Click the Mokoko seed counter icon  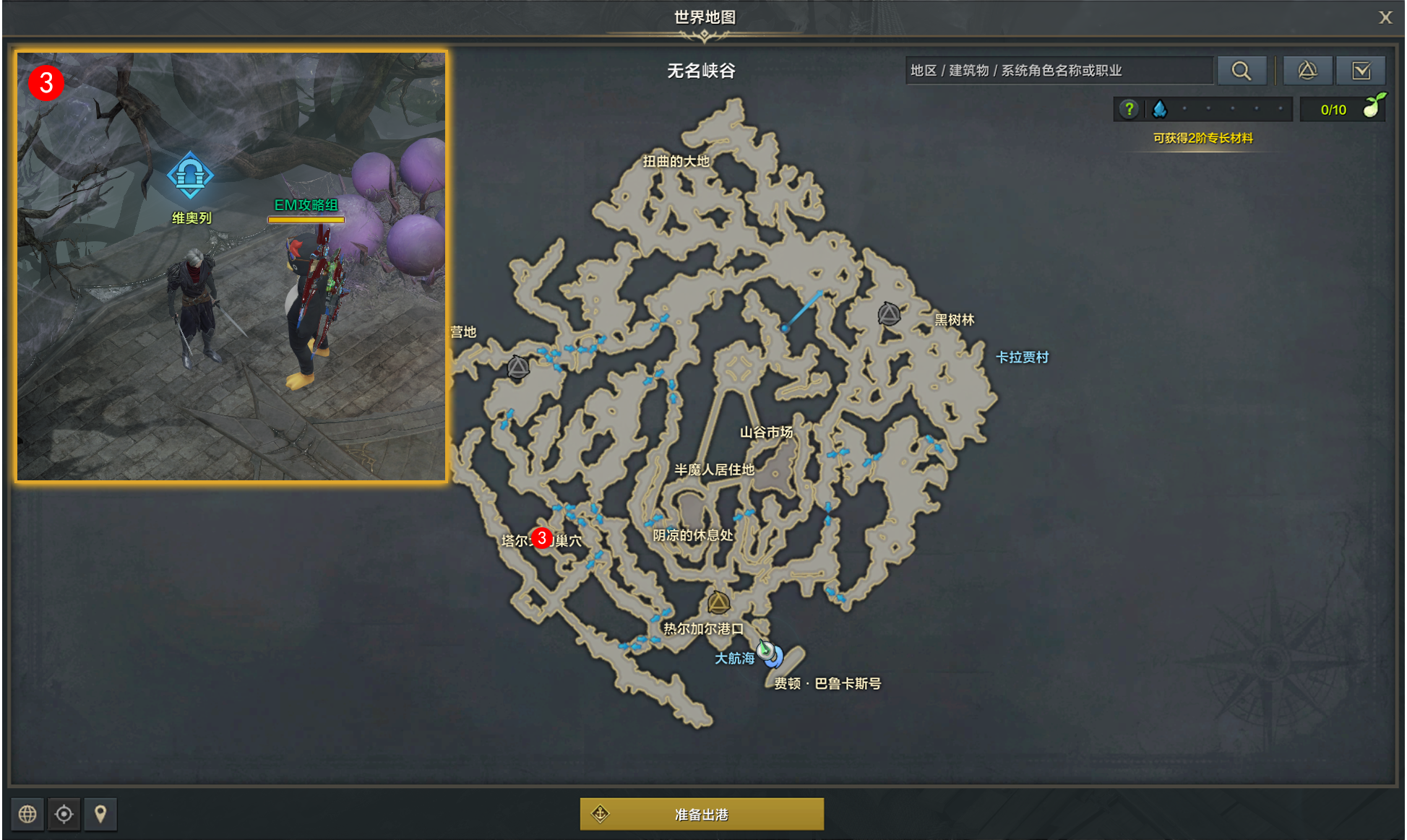tap(1372, 107)
